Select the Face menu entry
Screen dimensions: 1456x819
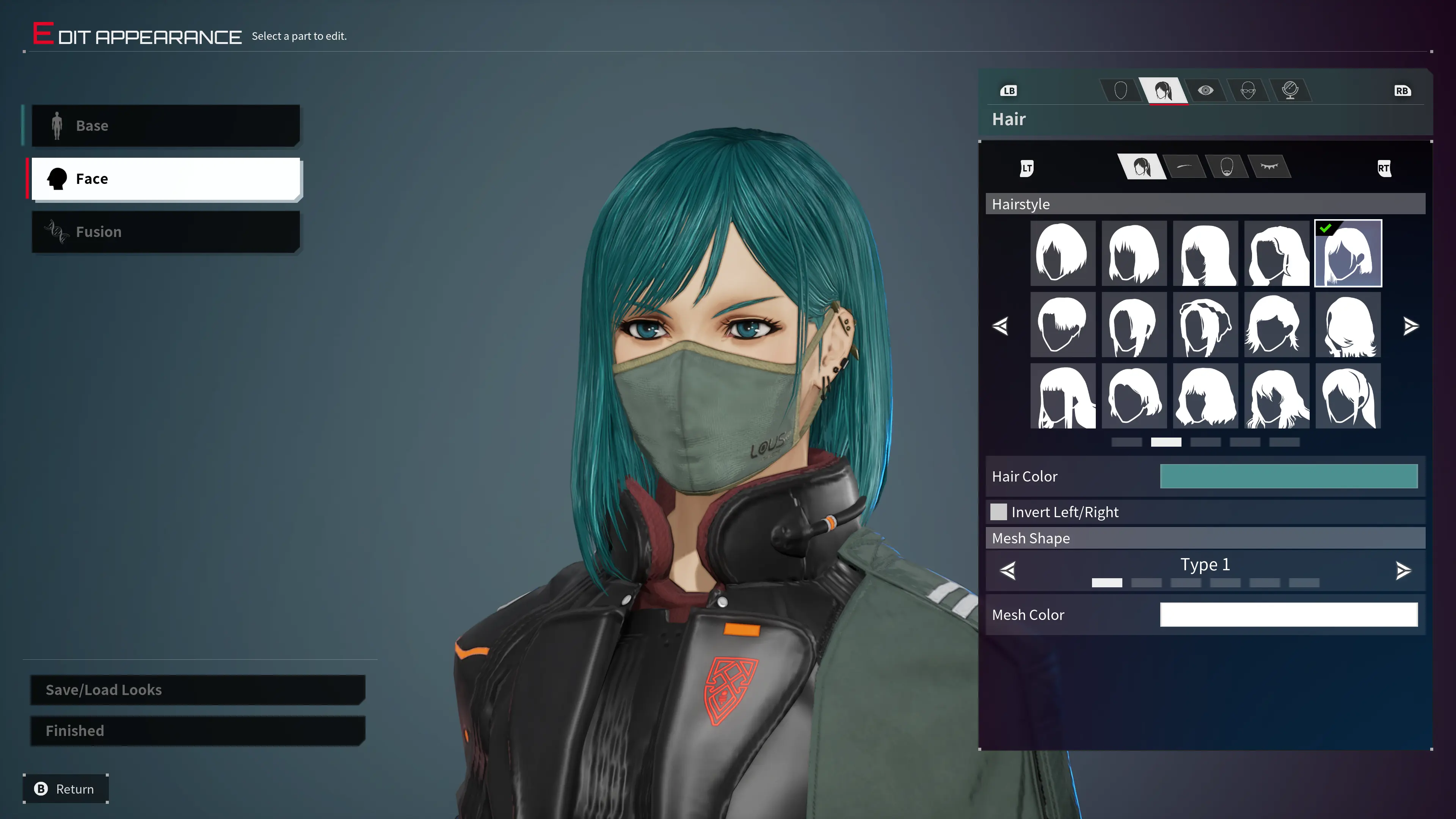click(x=165, y=179)
